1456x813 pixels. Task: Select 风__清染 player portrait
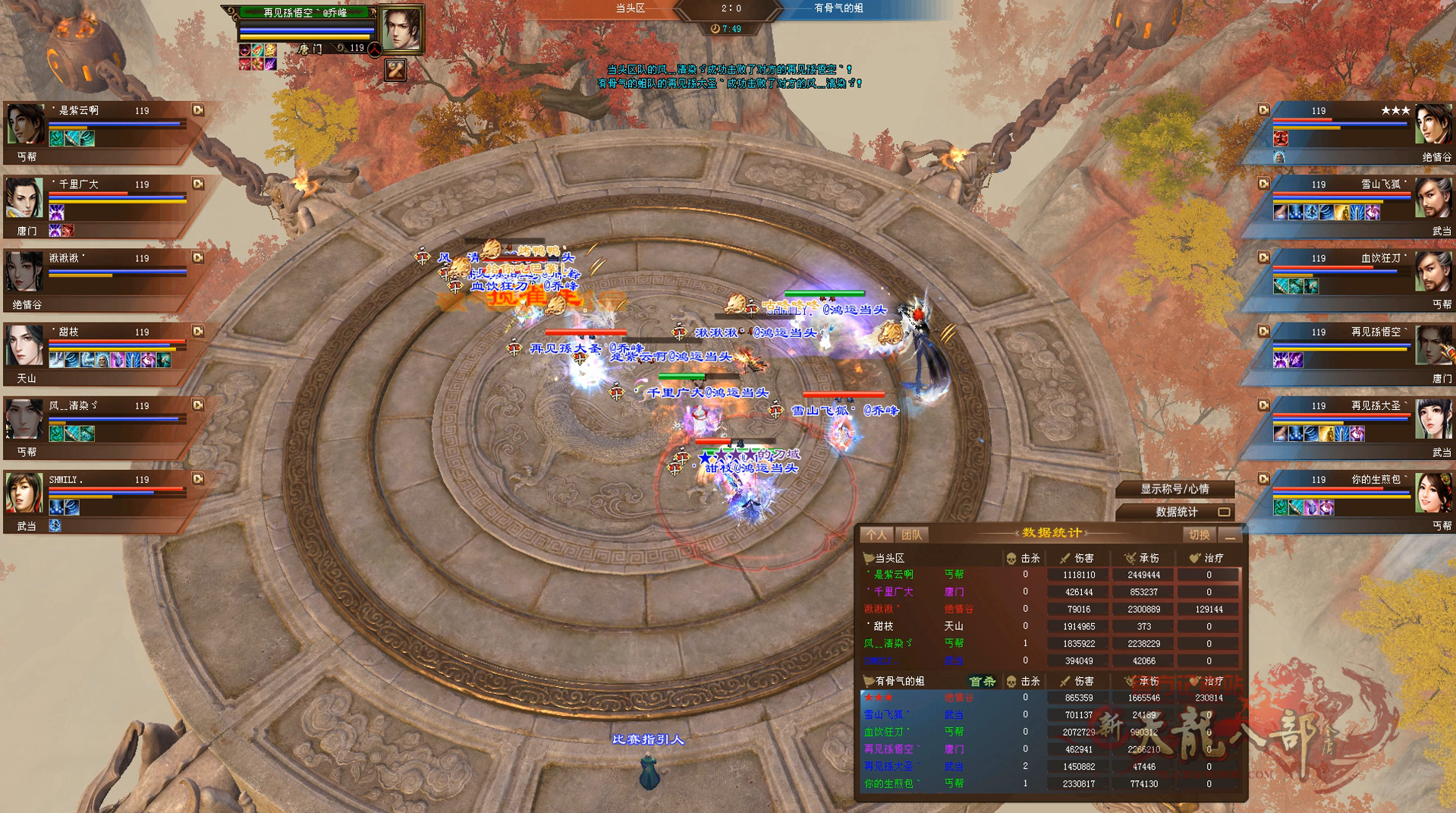(25, 419)
